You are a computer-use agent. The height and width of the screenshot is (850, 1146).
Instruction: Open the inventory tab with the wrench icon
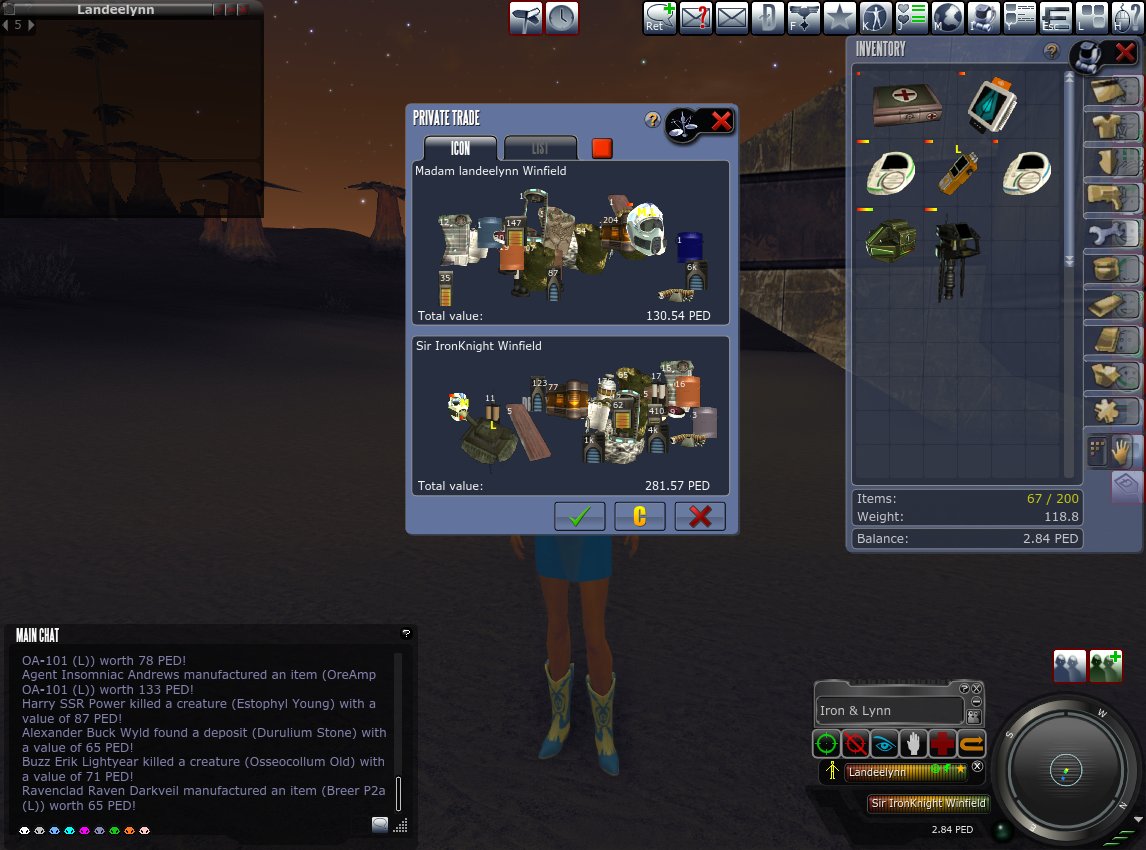[x=1114, y=234]
